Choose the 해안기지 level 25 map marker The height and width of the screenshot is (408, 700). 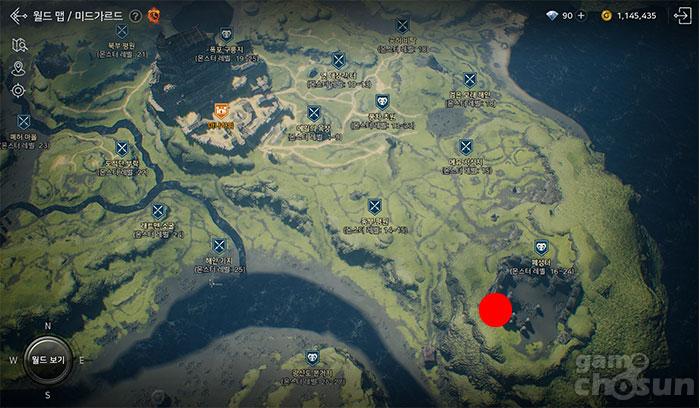click(x=219, y=246)
